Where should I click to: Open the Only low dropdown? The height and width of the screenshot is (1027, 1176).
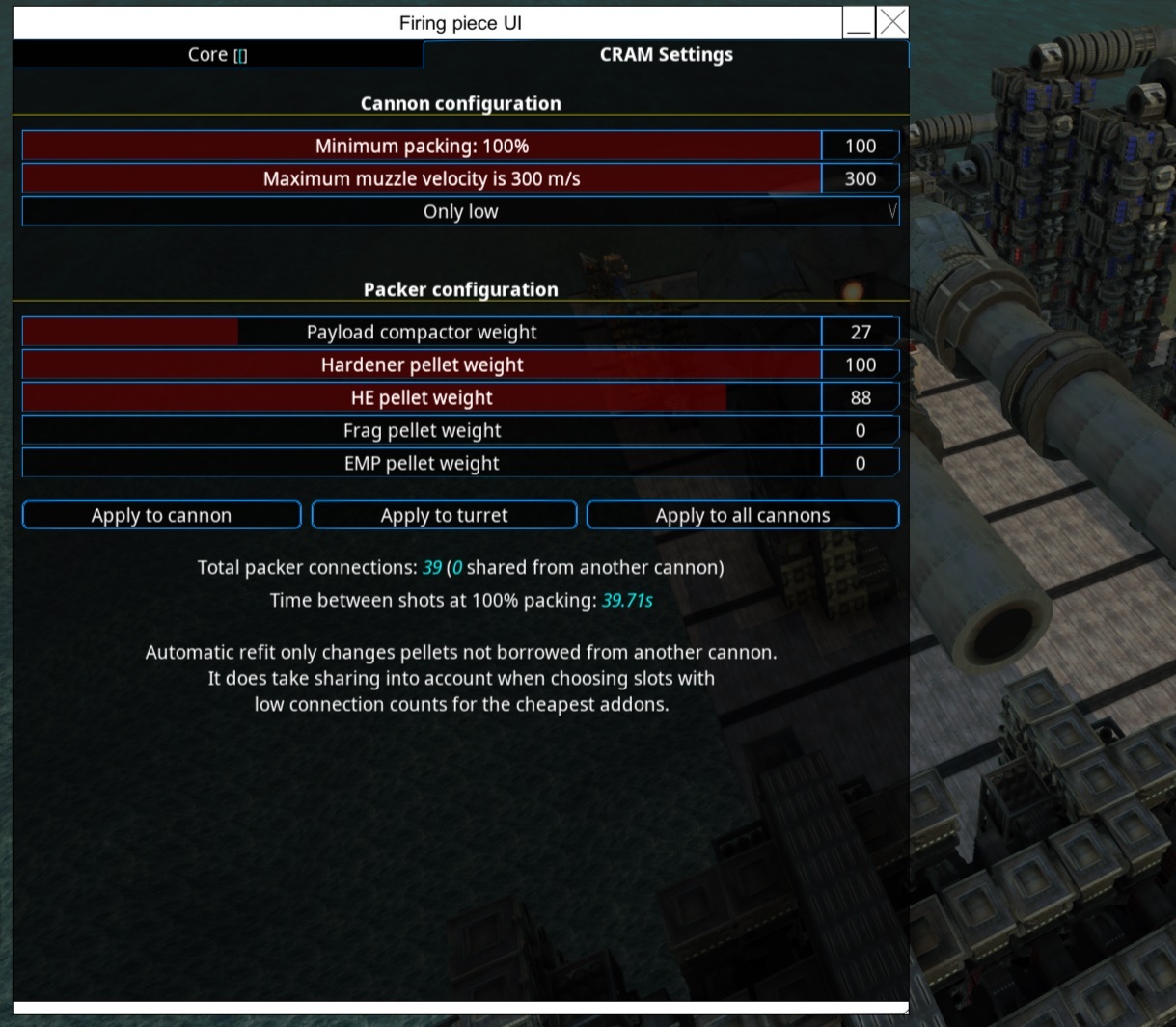(460, 212)
